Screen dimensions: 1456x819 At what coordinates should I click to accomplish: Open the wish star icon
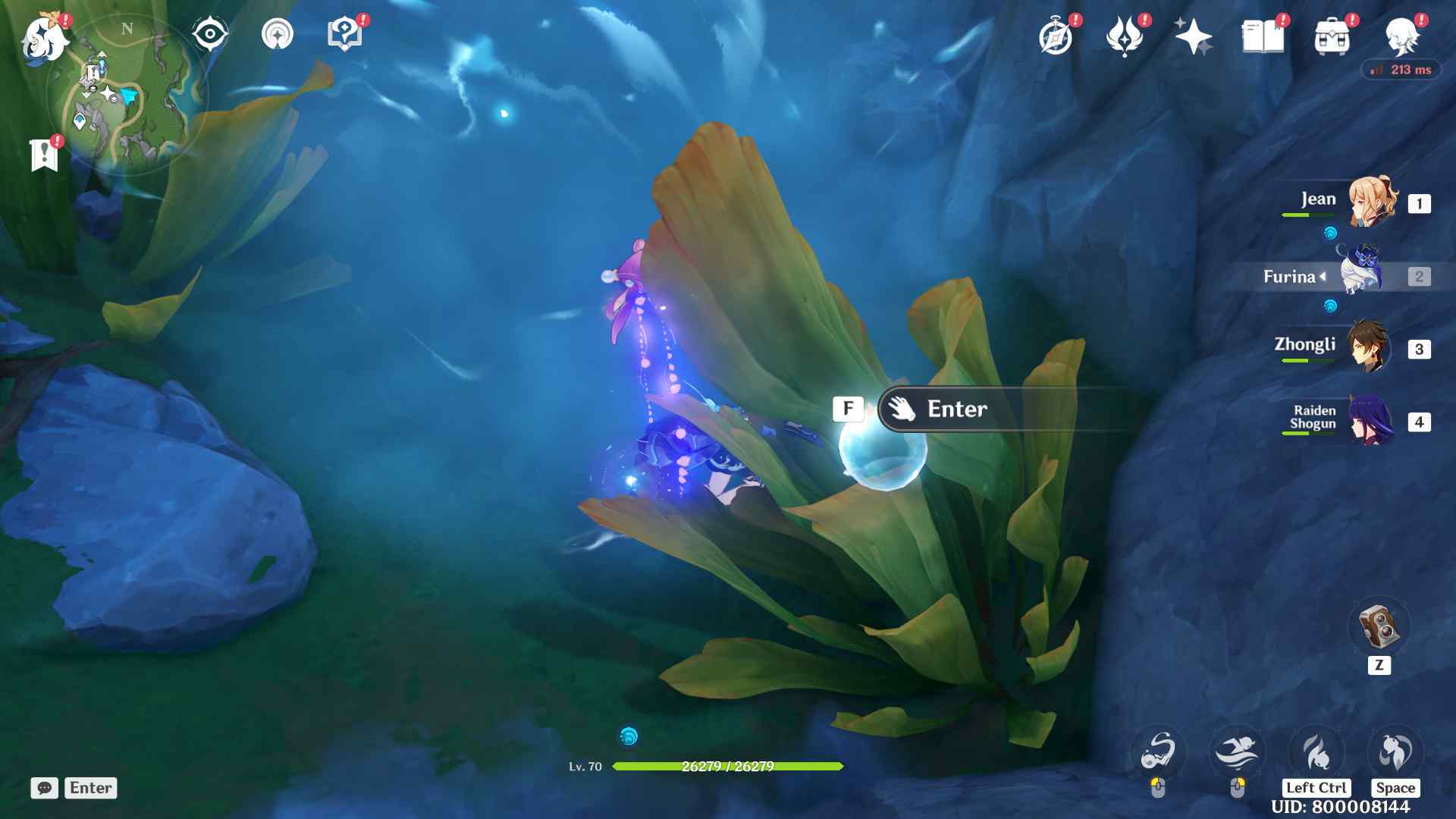1193,36
